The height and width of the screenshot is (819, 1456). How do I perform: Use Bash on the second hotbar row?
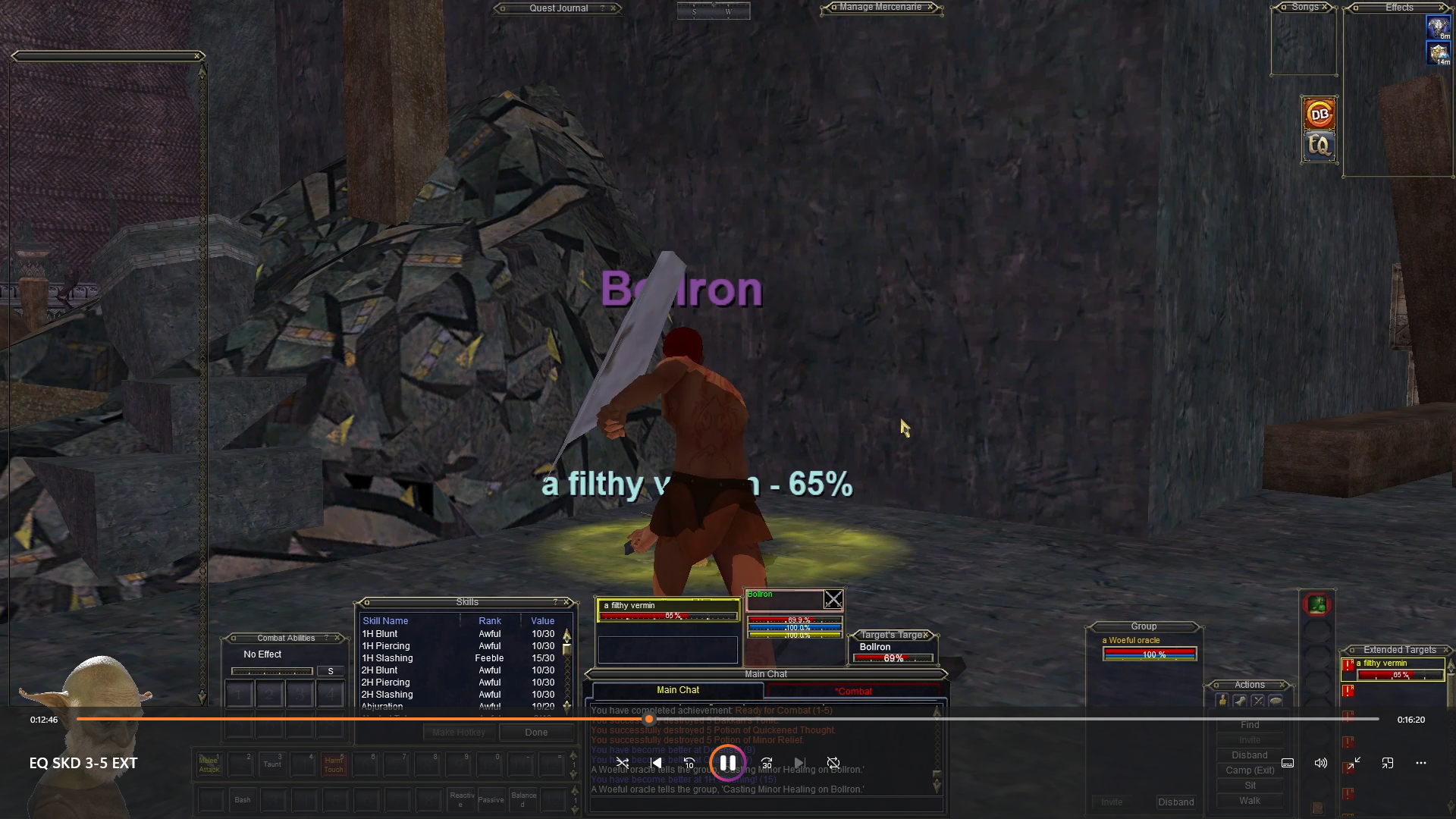(243, 800)
